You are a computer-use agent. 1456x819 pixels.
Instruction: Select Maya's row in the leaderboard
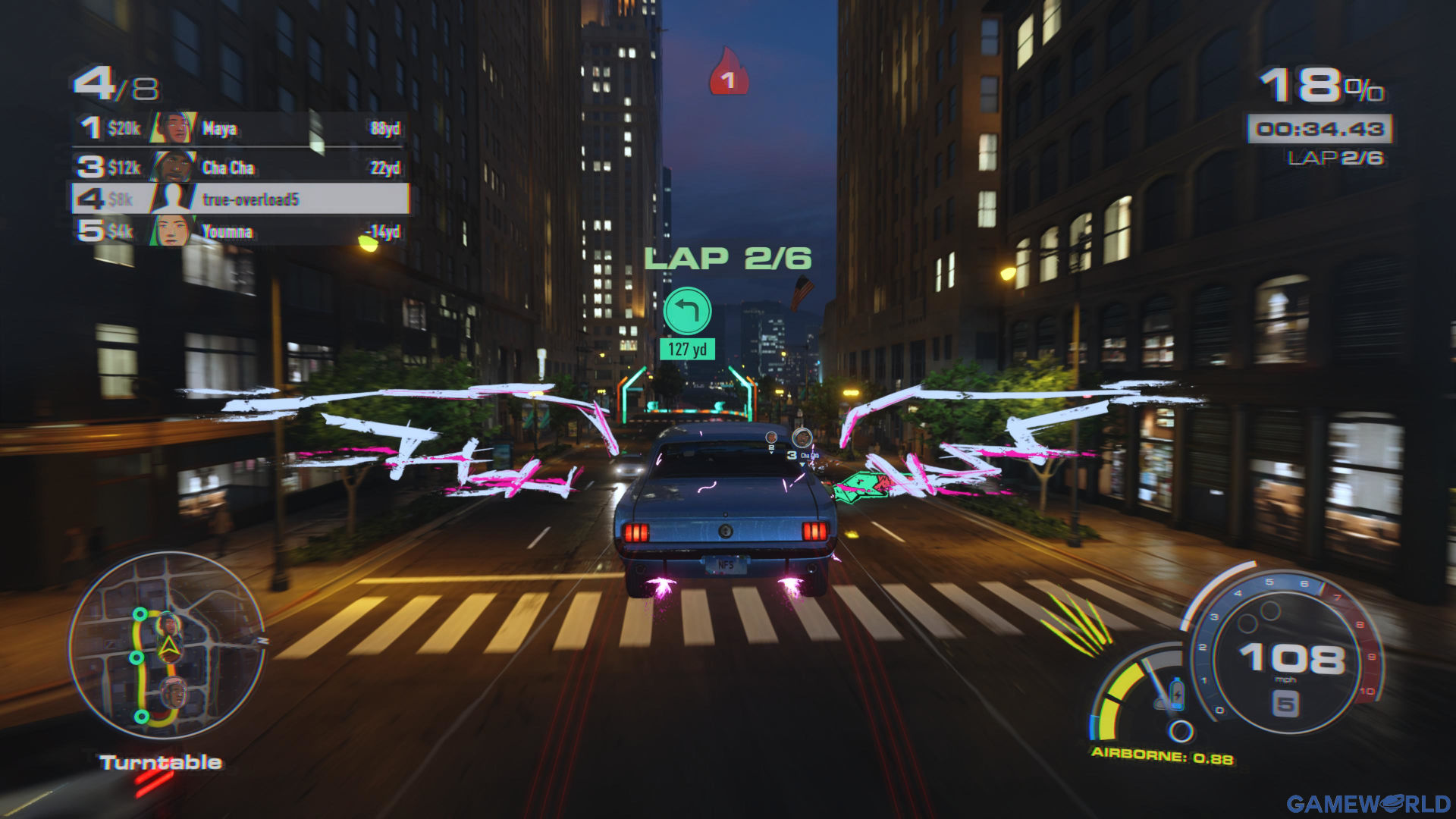(240, 128)
